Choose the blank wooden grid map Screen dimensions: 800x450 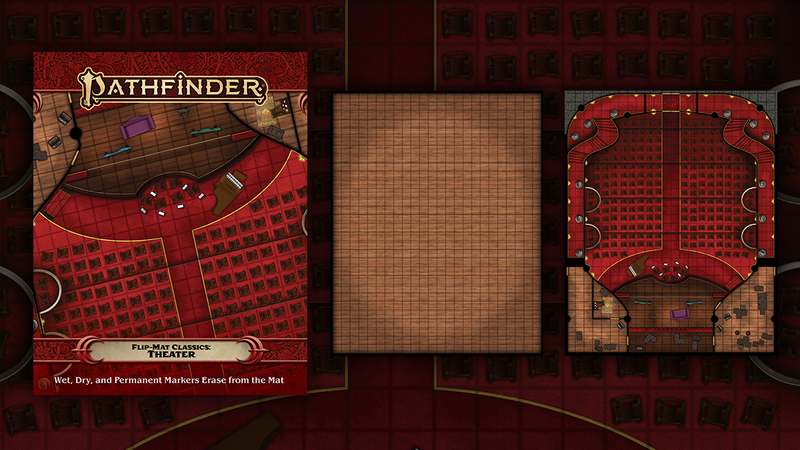click(x=437, y=222)
